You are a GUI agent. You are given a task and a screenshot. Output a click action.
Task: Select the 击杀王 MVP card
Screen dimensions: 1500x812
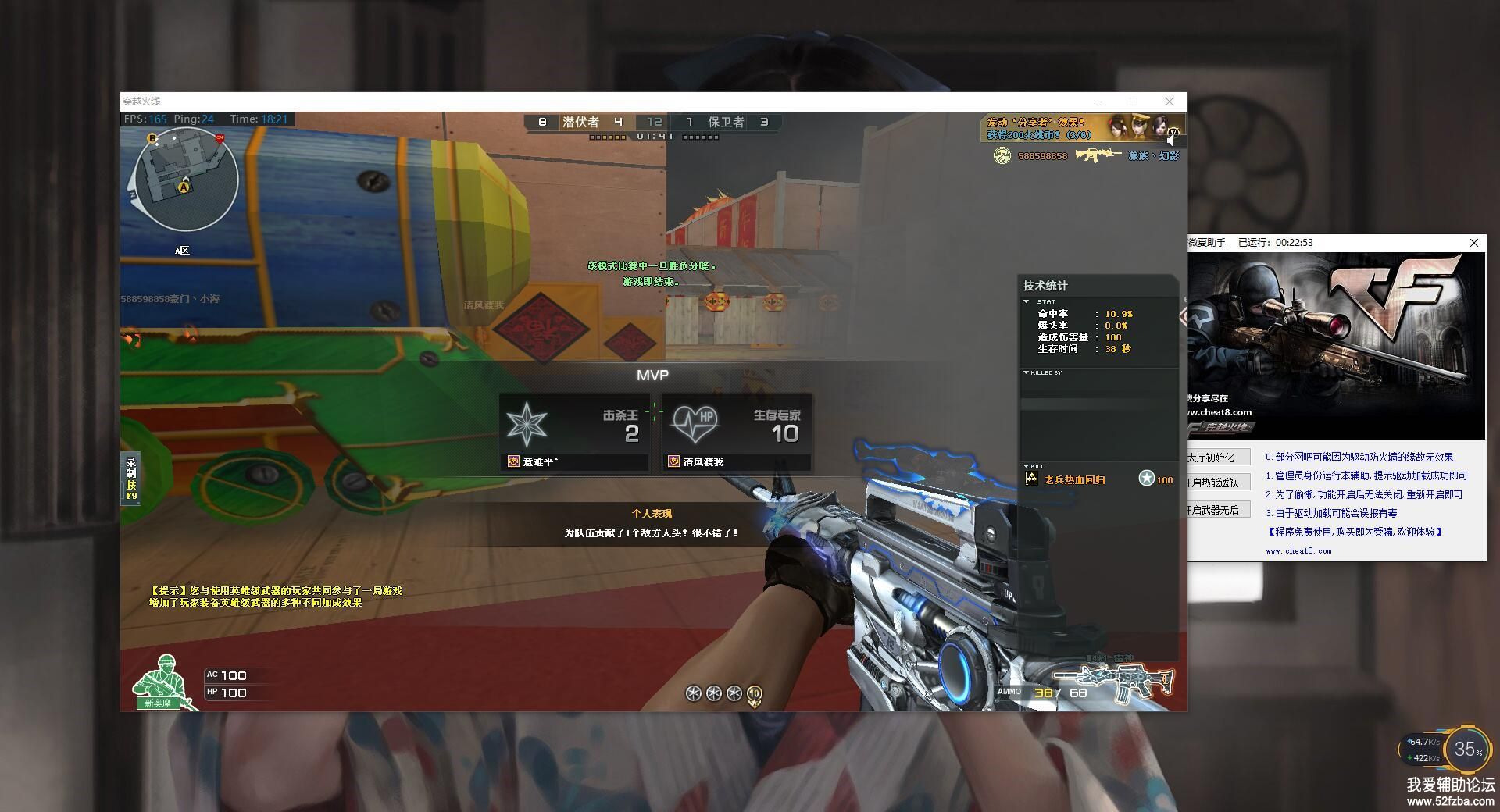pos(574,433)
